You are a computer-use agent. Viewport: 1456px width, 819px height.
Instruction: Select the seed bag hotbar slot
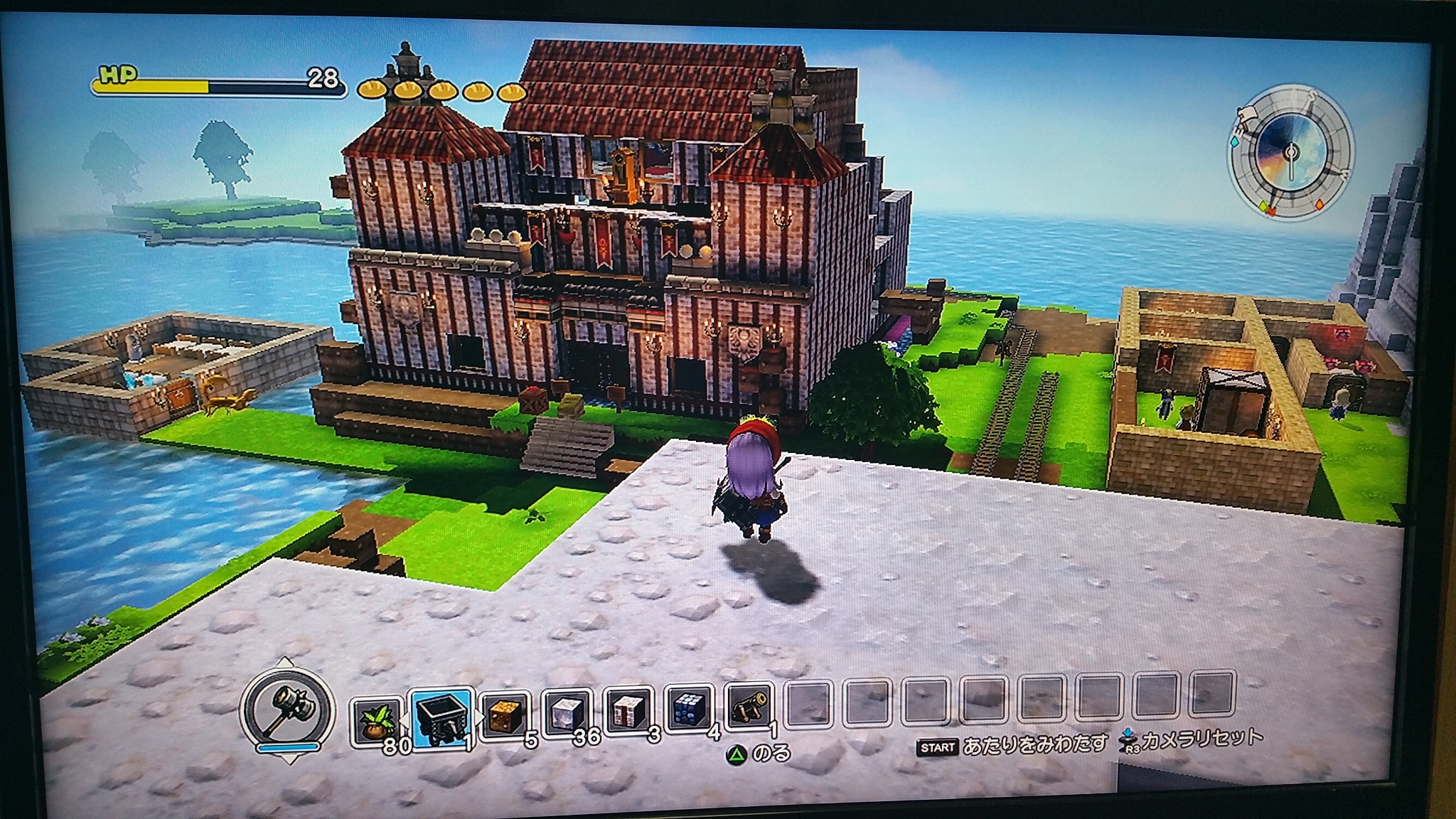point(377,720)
